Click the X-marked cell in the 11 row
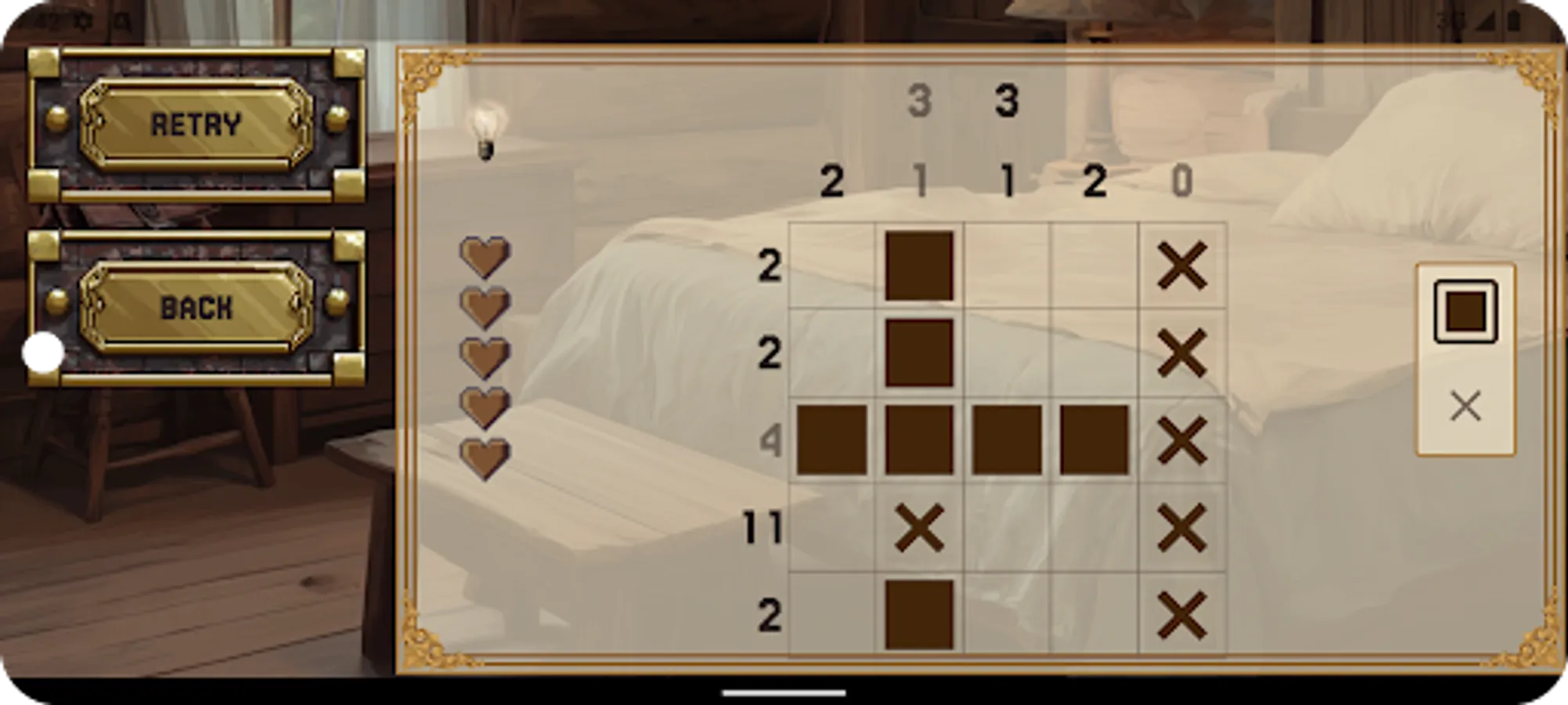The image size is (1568, 705). pos(921,527)
